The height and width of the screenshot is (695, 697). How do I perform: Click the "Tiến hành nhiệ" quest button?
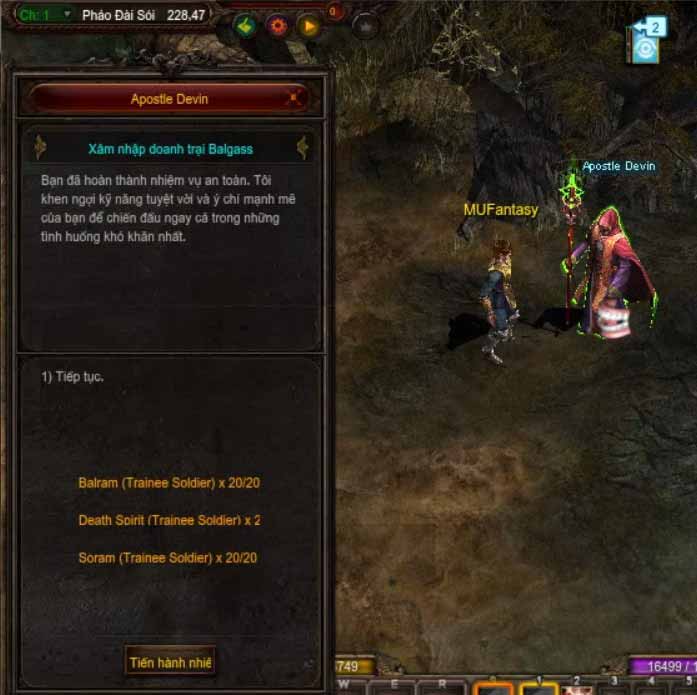point(171,662)
